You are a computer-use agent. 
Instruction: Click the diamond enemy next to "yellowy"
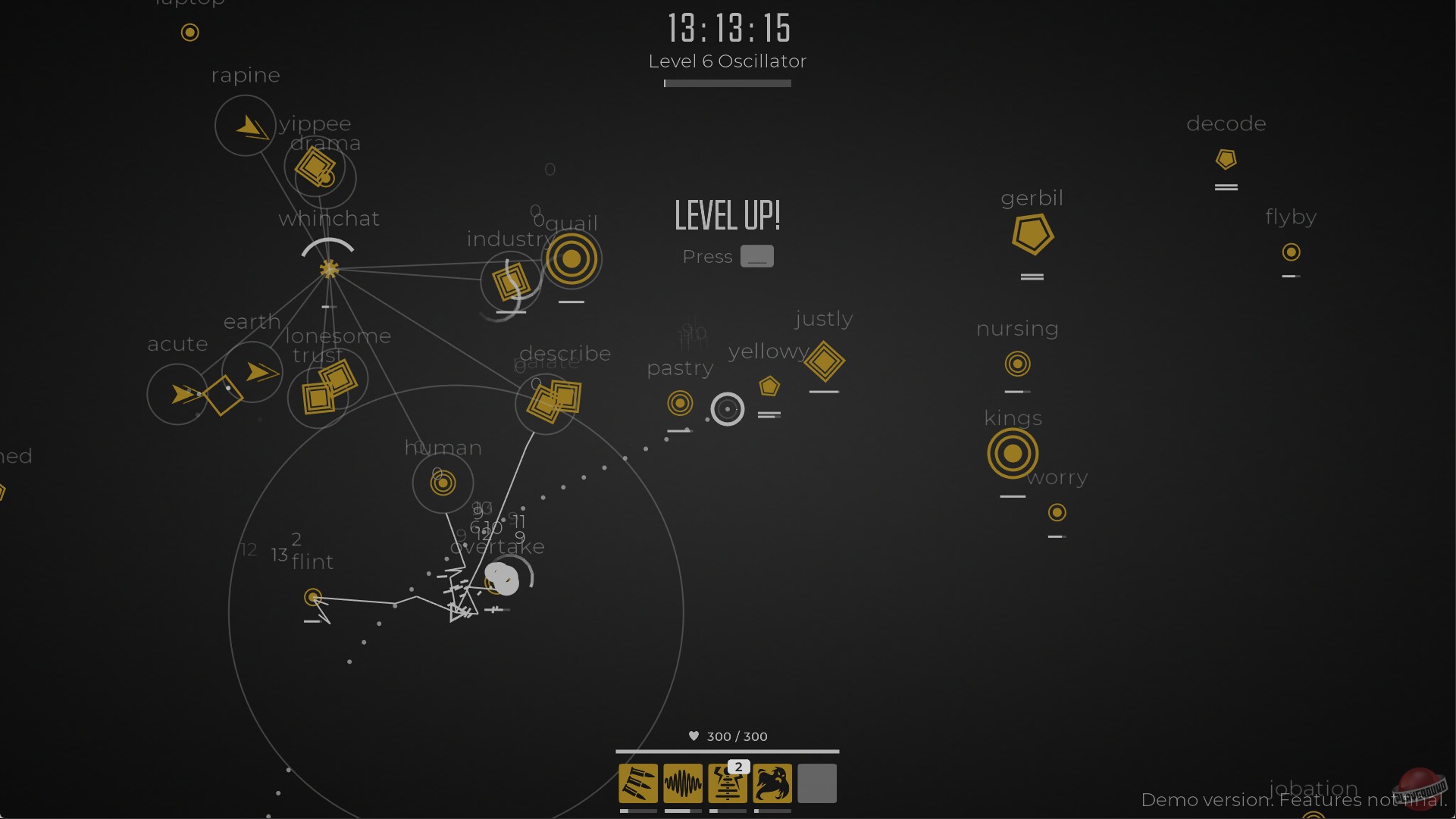coord(825,363)
